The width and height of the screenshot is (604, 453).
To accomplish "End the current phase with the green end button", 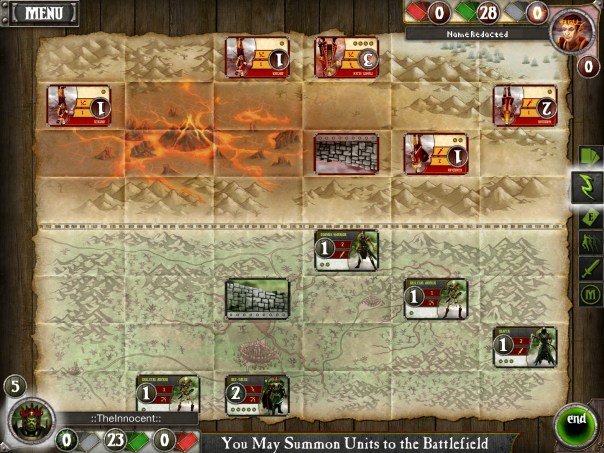I will pyautogui.click(x=574, y=420).
